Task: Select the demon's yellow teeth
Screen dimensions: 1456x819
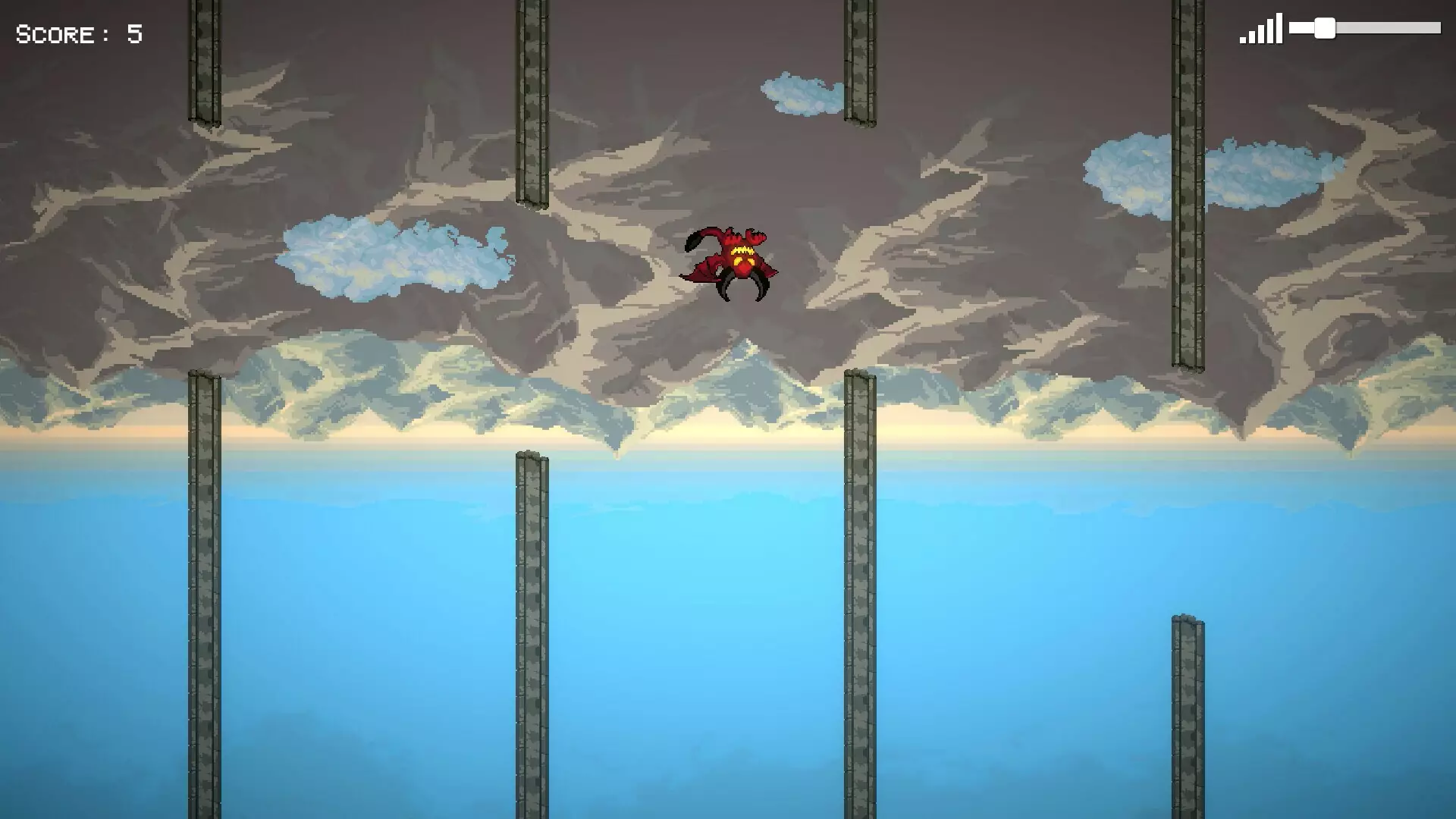Action: tap(743, 250)
